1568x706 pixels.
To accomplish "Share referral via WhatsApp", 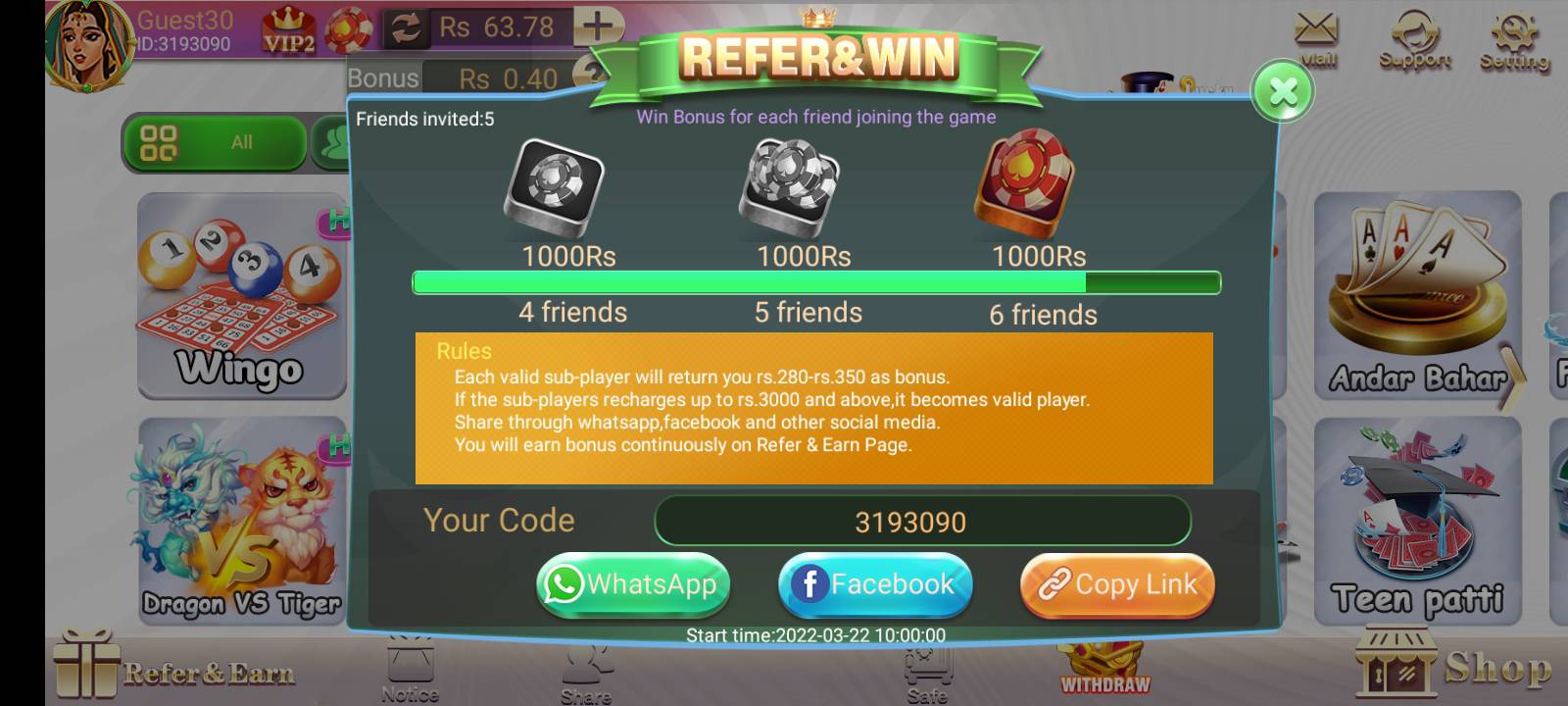I will 632,584.
